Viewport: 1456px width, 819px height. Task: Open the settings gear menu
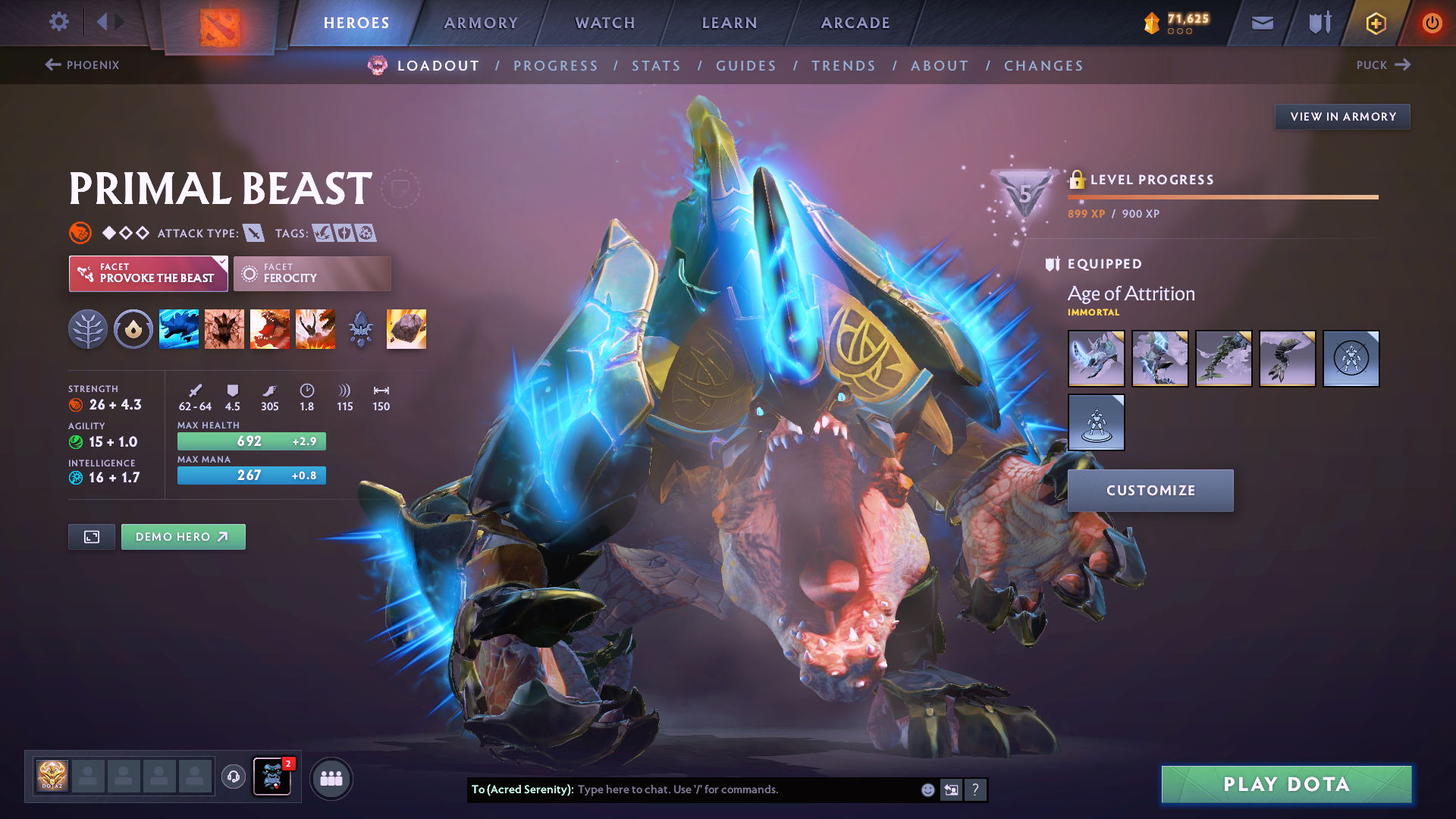point(59,22)
